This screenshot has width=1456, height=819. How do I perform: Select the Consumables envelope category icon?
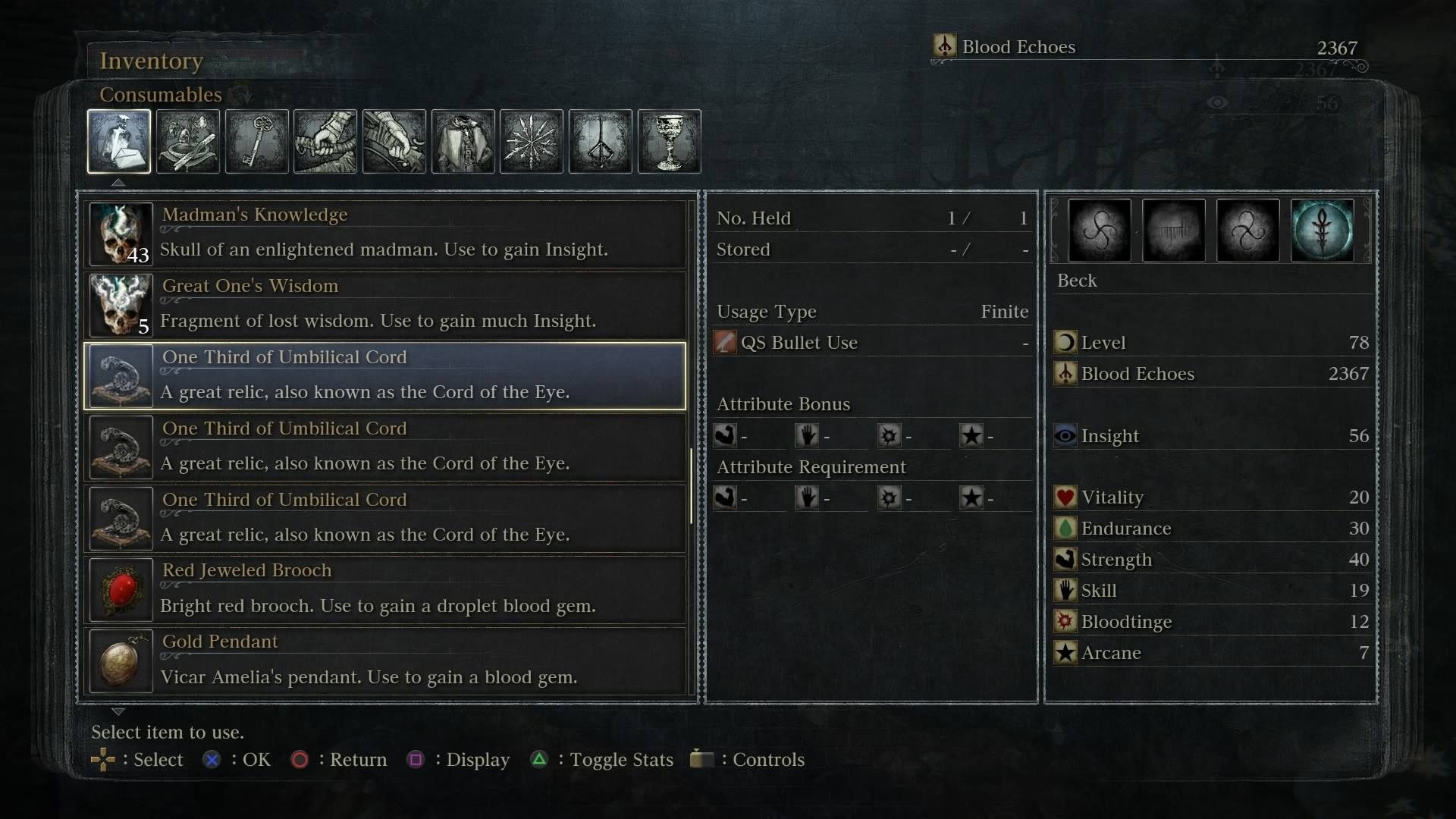point(119,142)
